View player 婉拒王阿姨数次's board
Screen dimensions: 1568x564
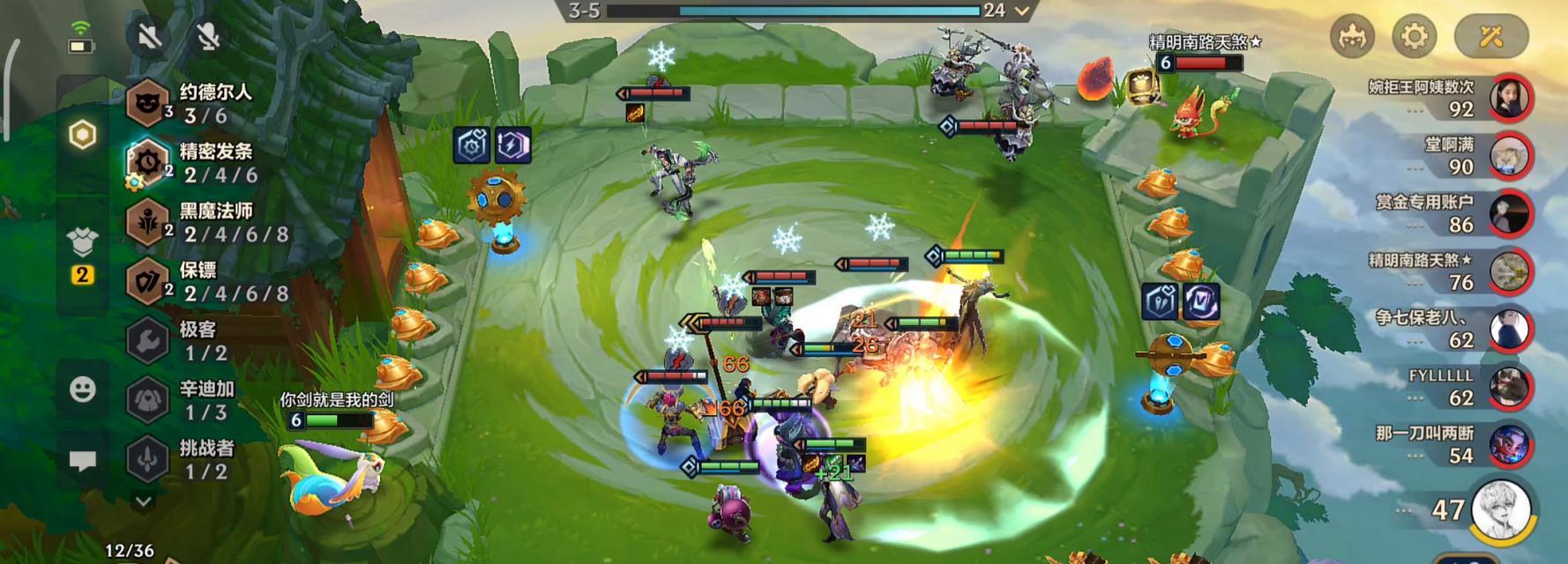(x=1509, y=98)
